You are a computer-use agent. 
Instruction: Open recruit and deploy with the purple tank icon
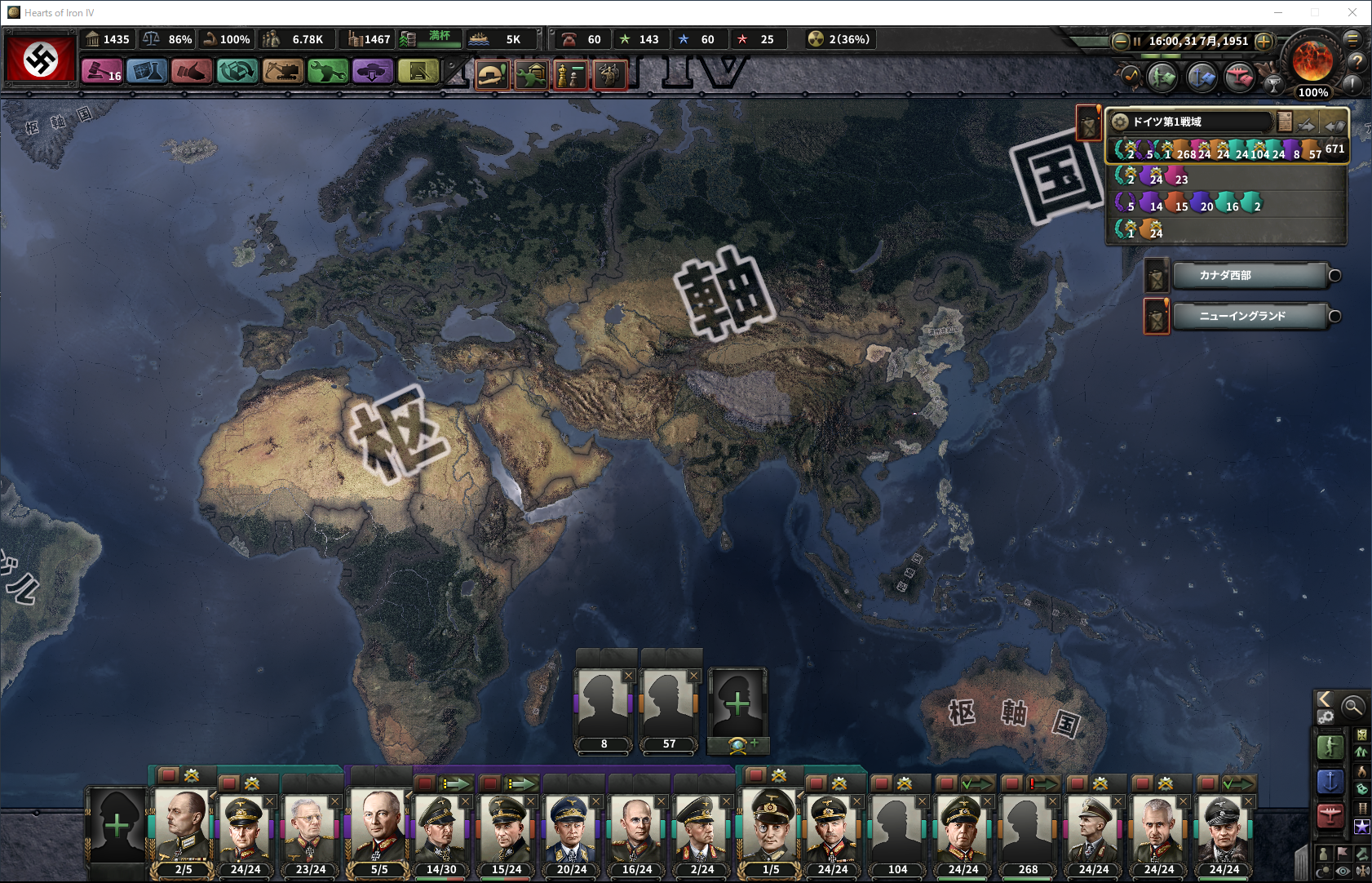(373, 72)
